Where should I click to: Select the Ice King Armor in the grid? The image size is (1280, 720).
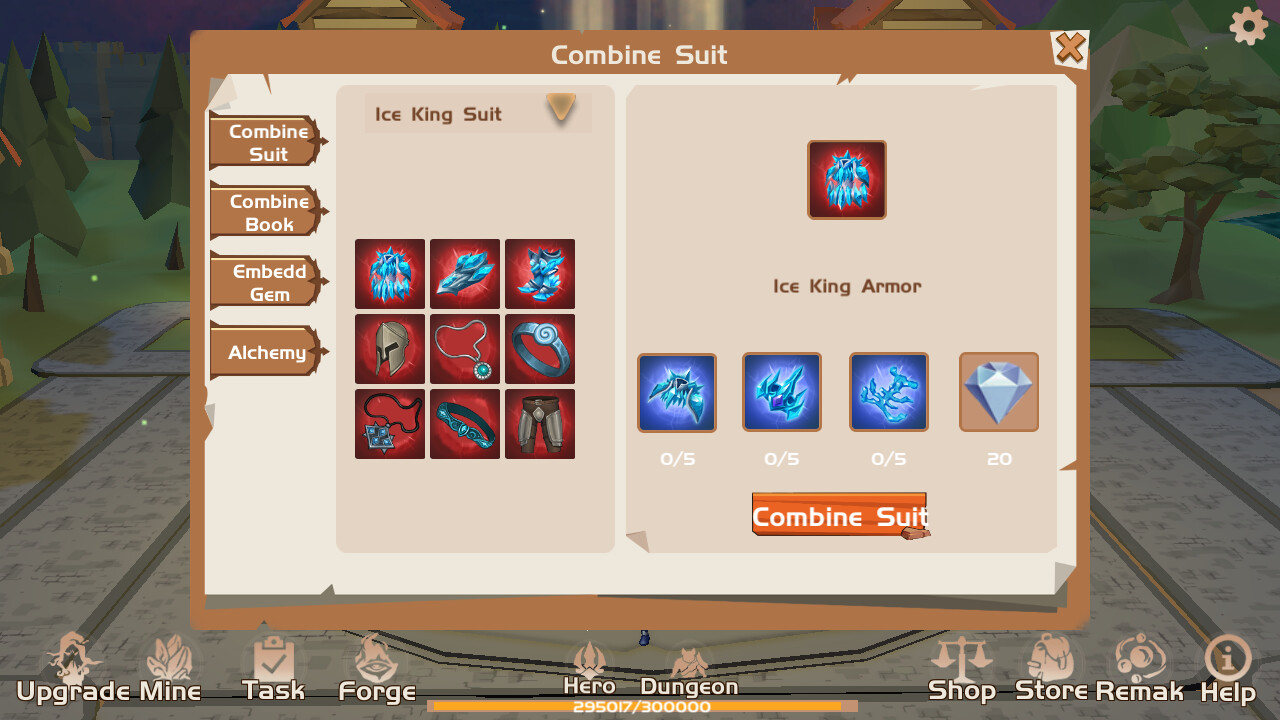pos(390,274)
